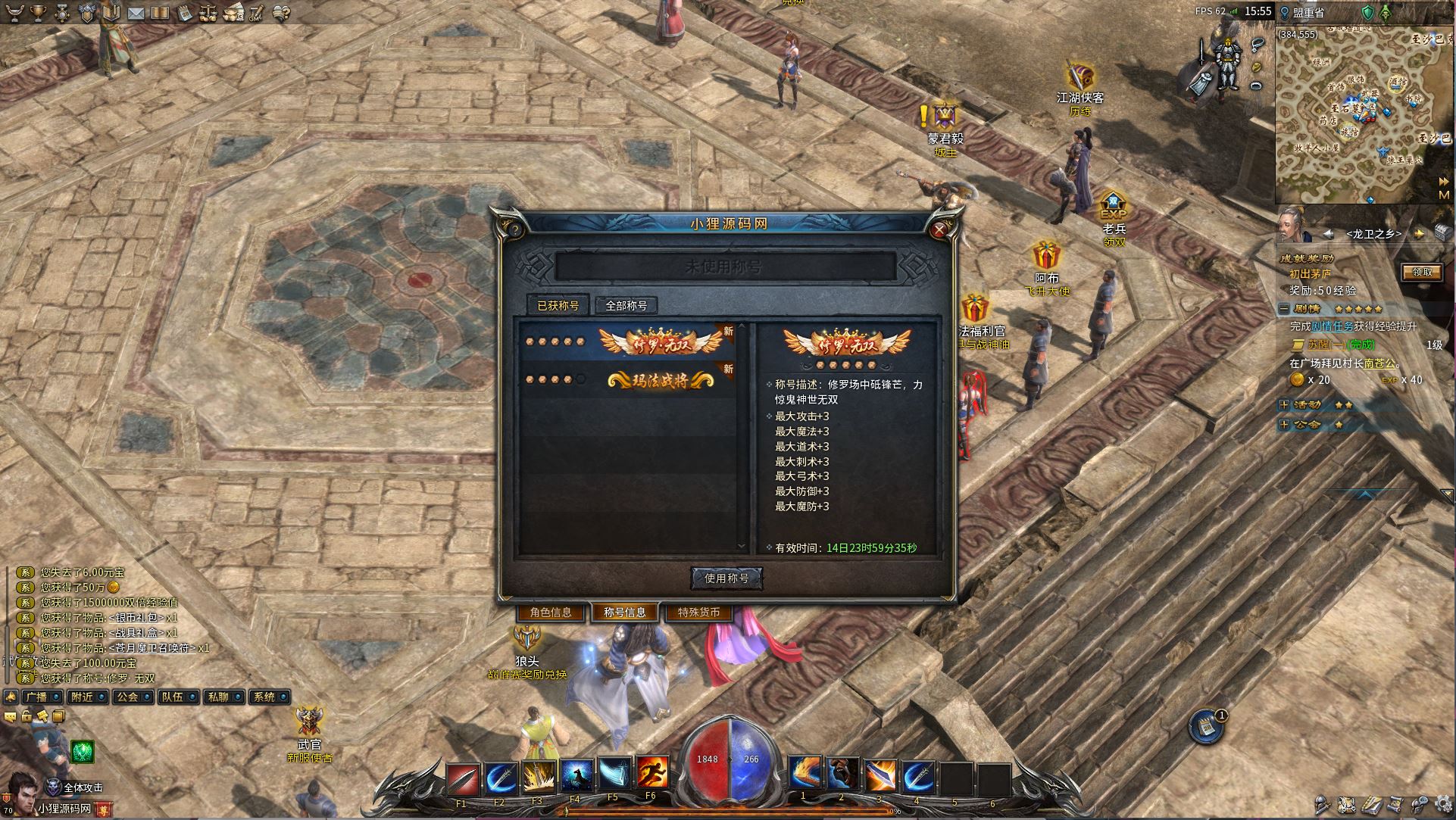
Task: Open the calendar icon in the top bar
Action: pos(183,13)
